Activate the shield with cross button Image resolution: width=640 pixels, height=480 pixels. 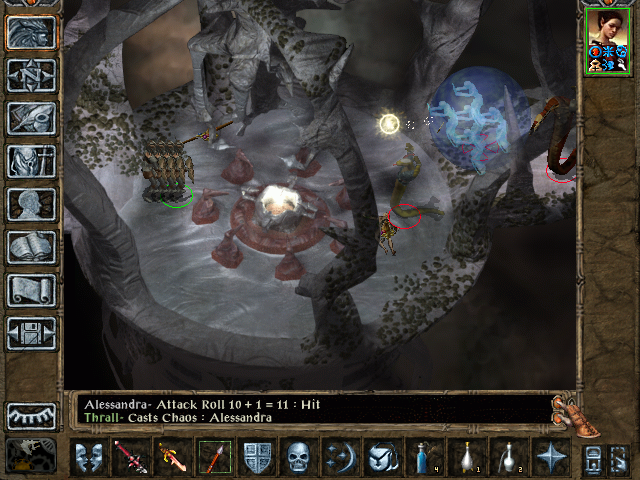[x=258, y=458]
